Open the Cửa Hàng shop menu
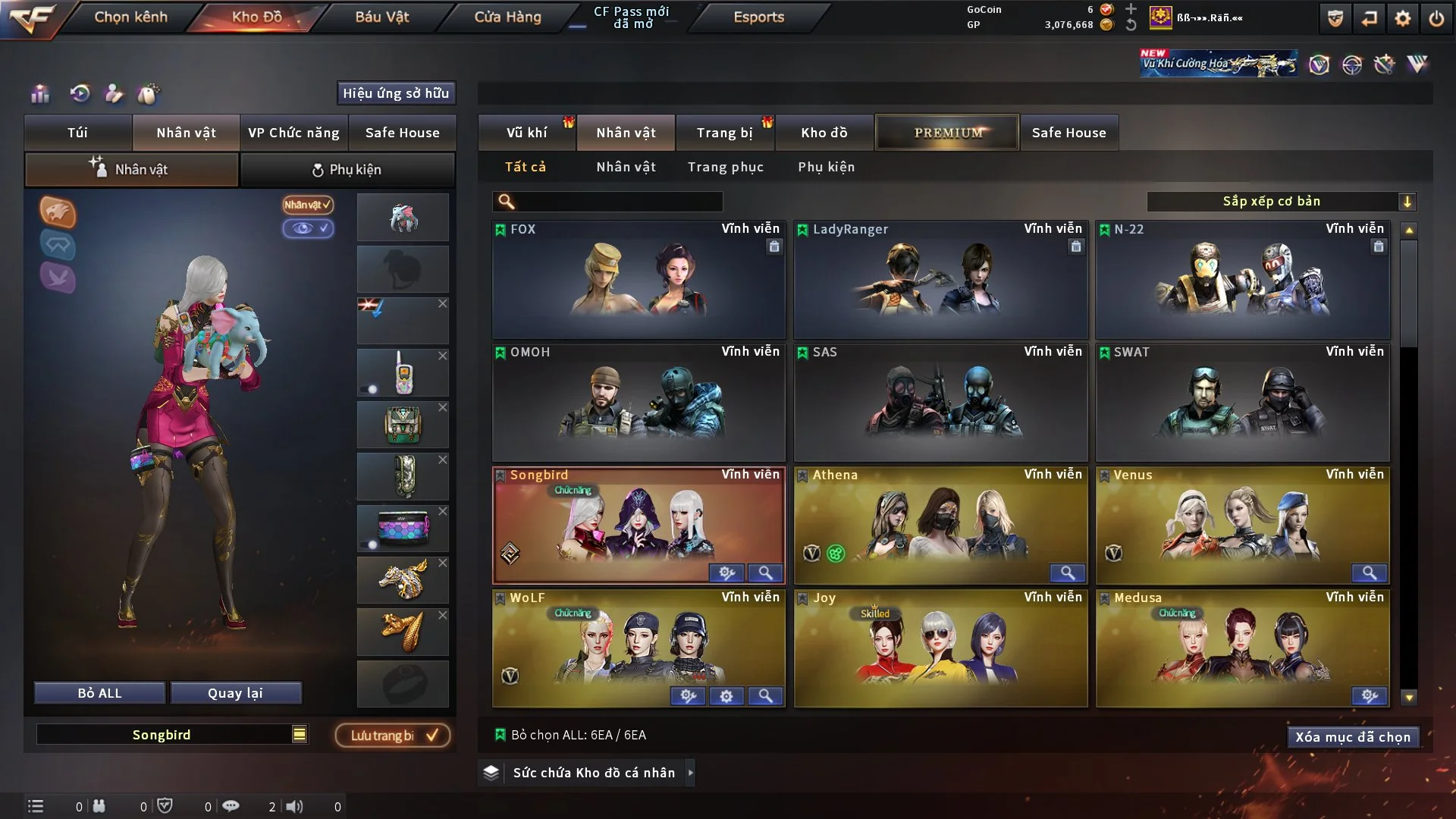Screen dimensions: 1456x819 [507, 17]
